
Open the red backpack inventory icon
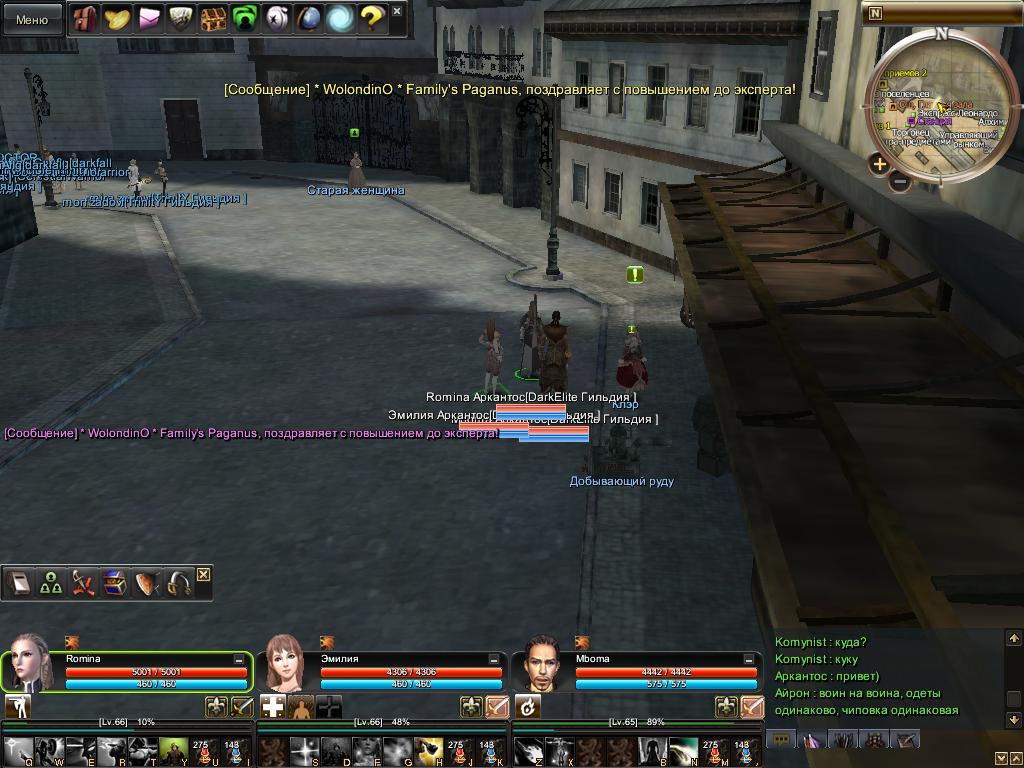(x=85, y=18)
